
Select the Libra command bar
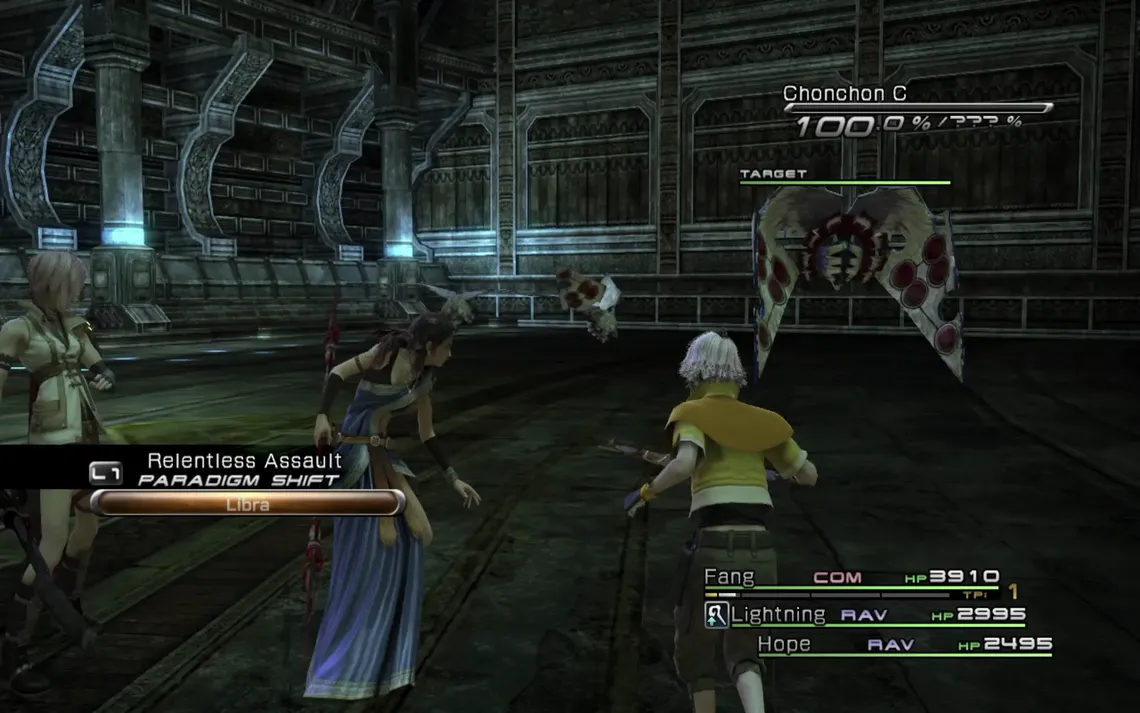tap(246, 503)
